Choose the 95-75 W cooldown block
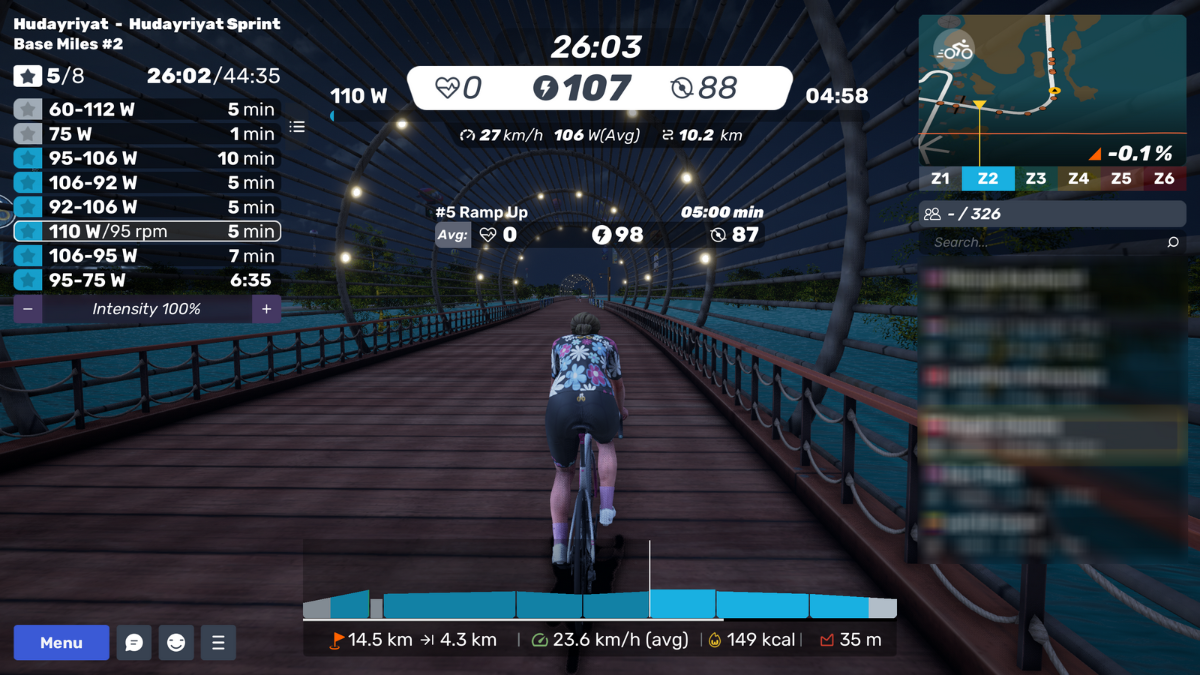The image size is (1200, 675). 147,281
